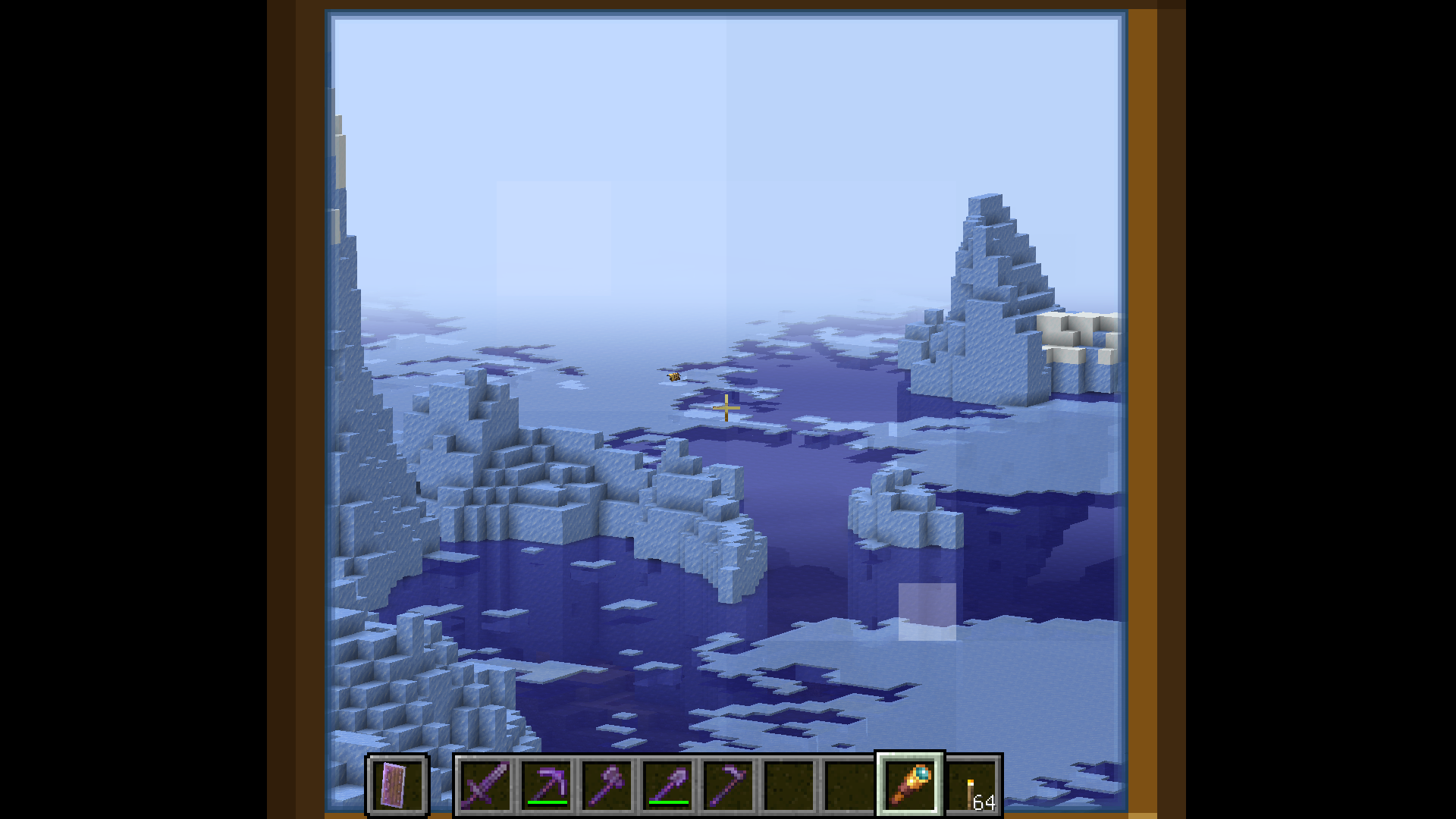Screen dimensions: 1456x819
Task: Click the shovel durability bar
Action: [x=668, y=801]
